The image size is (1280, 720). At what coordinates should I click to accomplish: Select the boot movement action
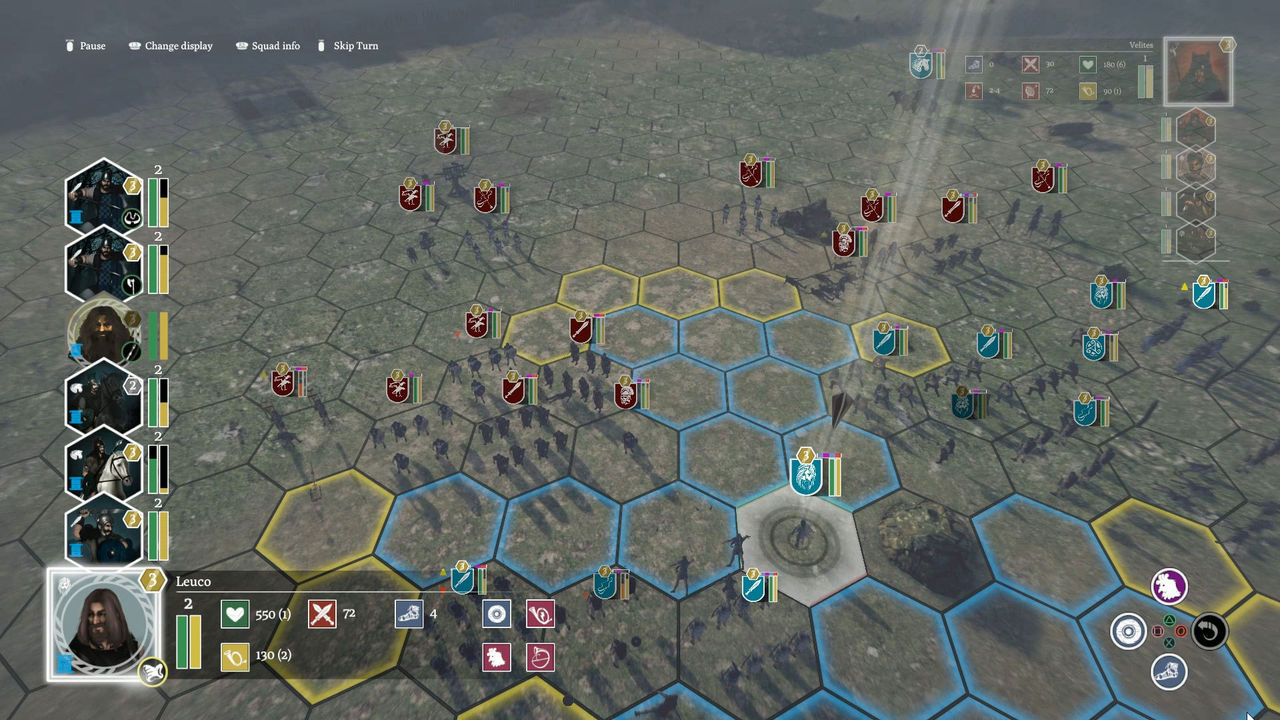1169,673
